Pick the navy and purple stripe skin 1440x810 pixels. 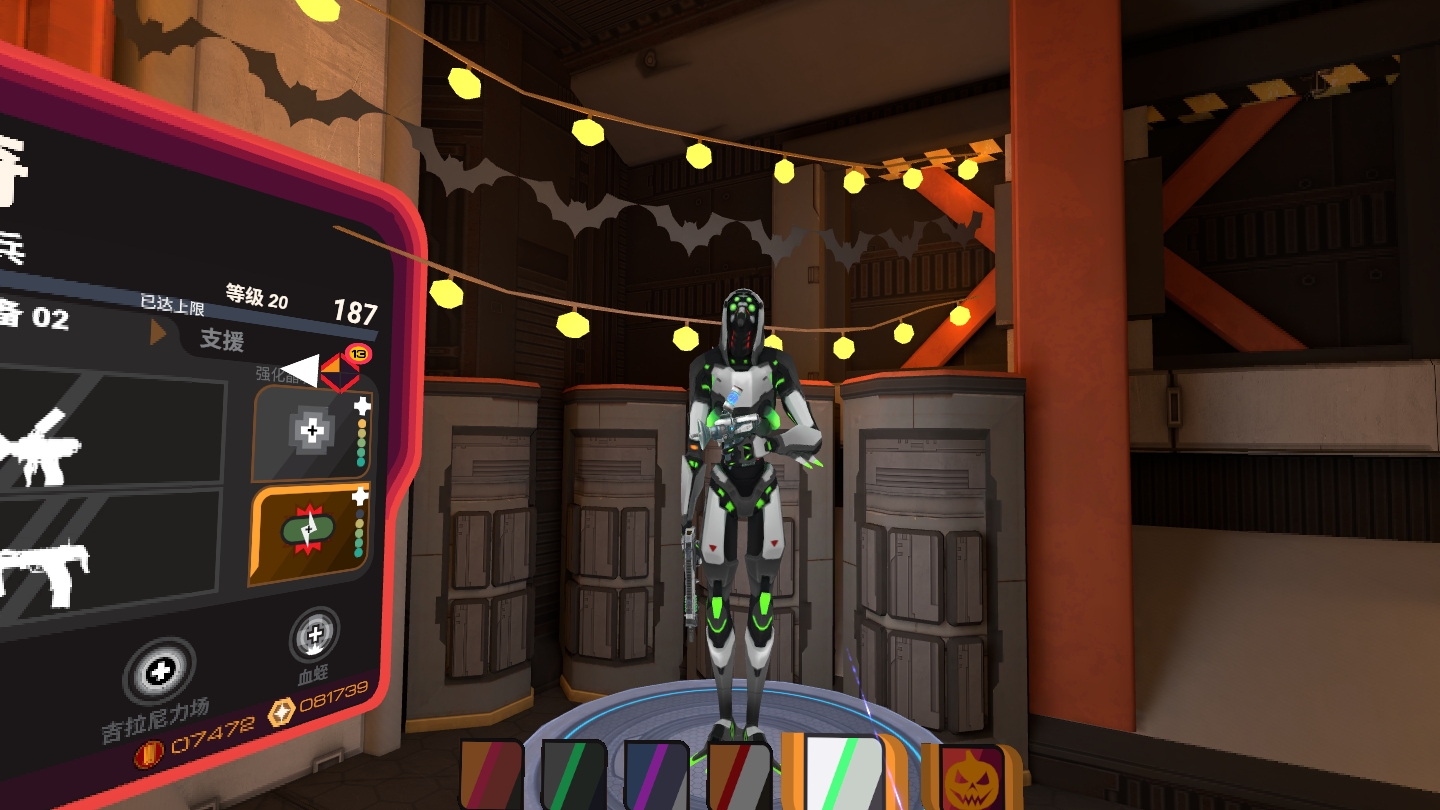tap(656, 776)
